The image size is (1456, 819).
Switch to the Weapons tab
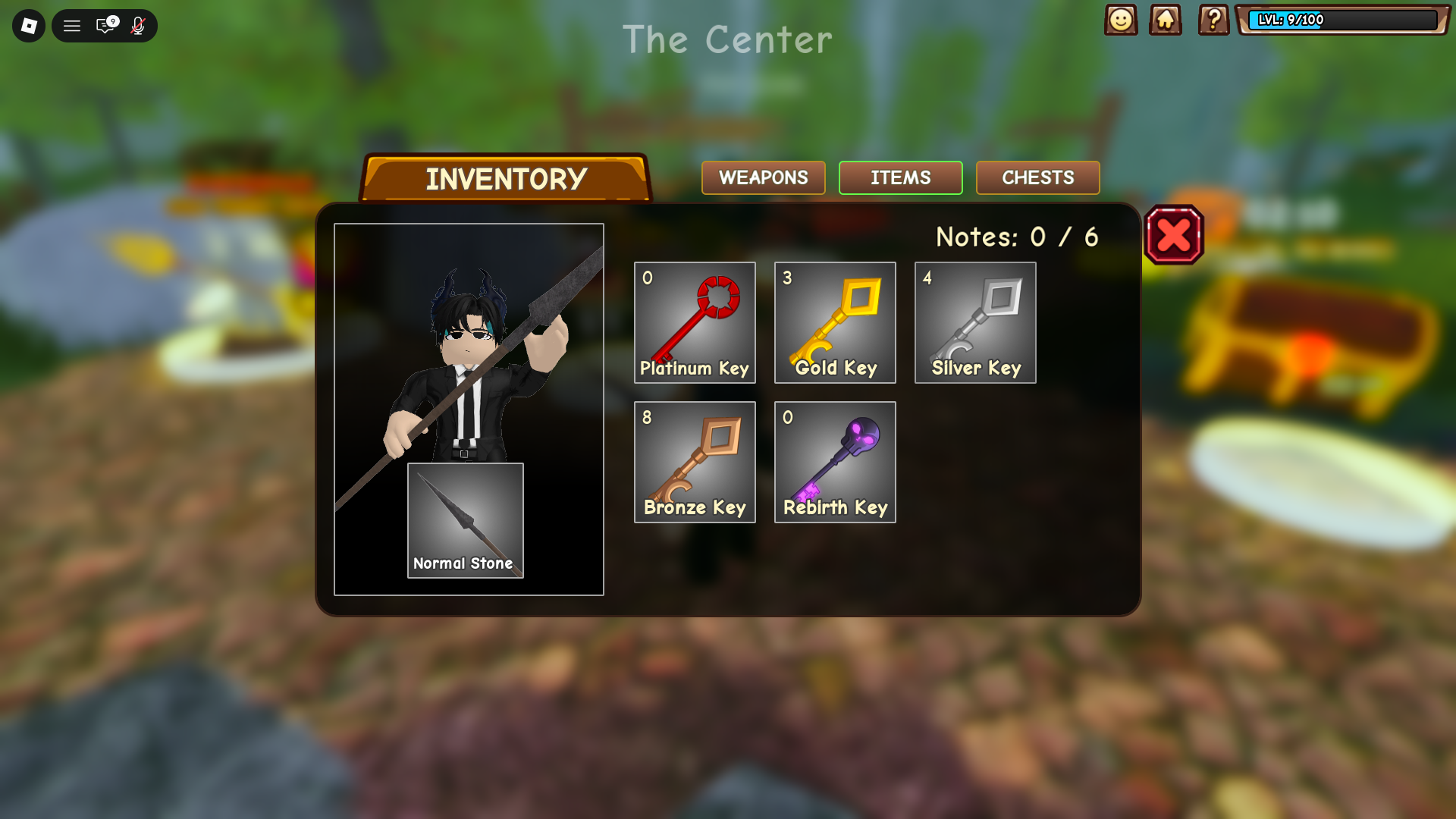pos(763,177)
